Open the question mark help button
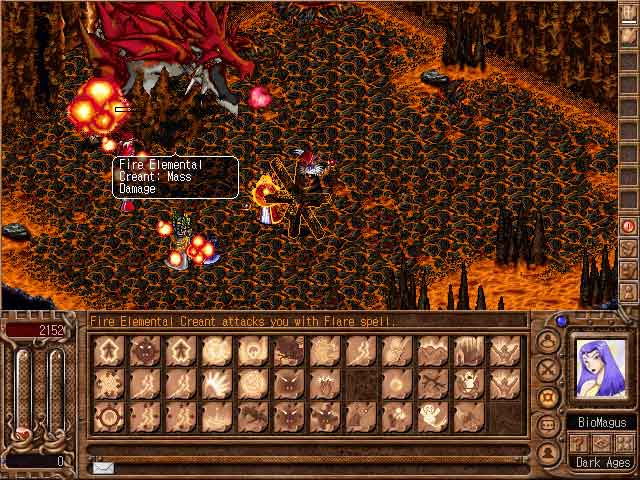 (578, 442)
